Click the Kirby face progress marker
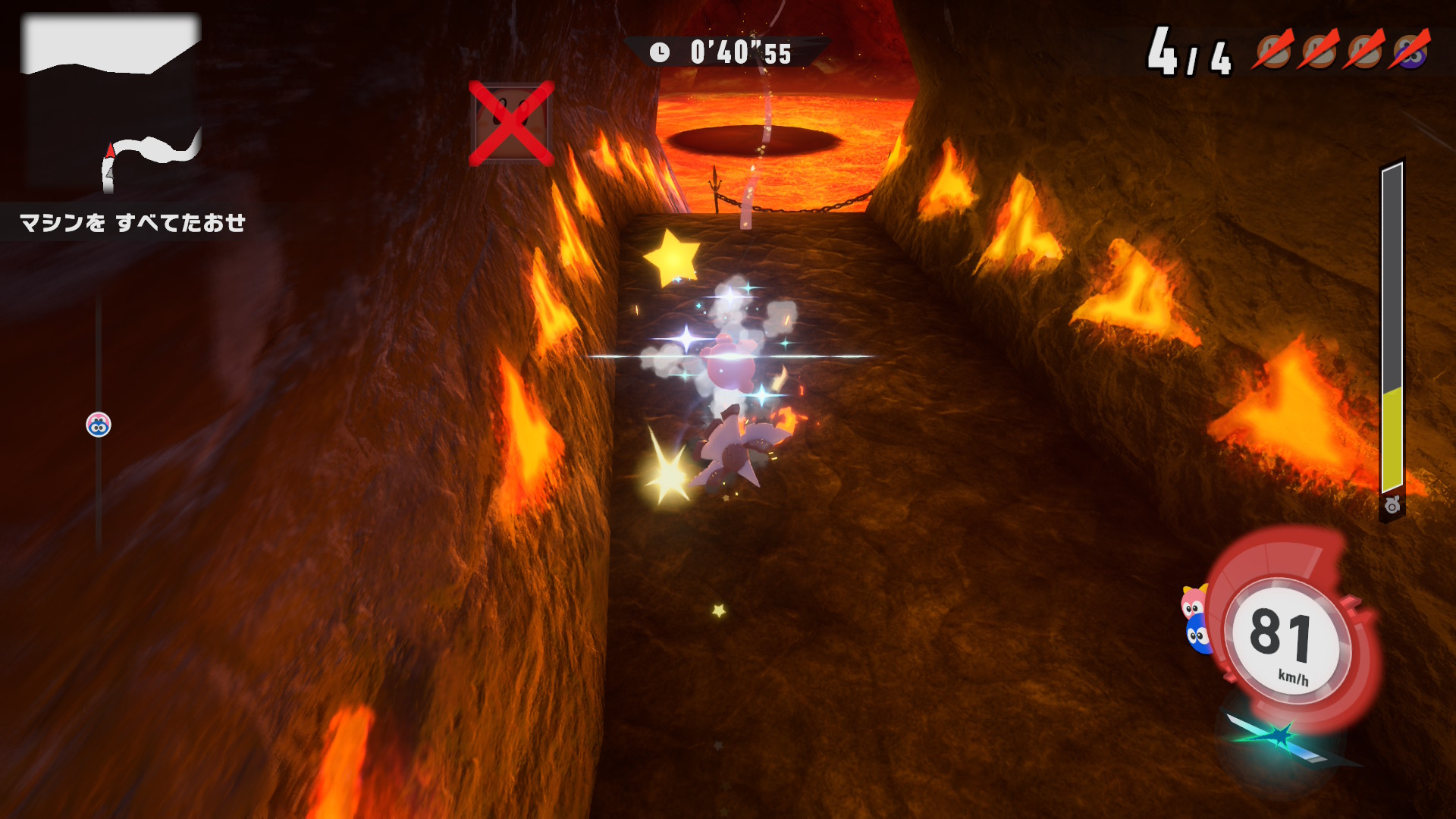 [x=99, y=425]
